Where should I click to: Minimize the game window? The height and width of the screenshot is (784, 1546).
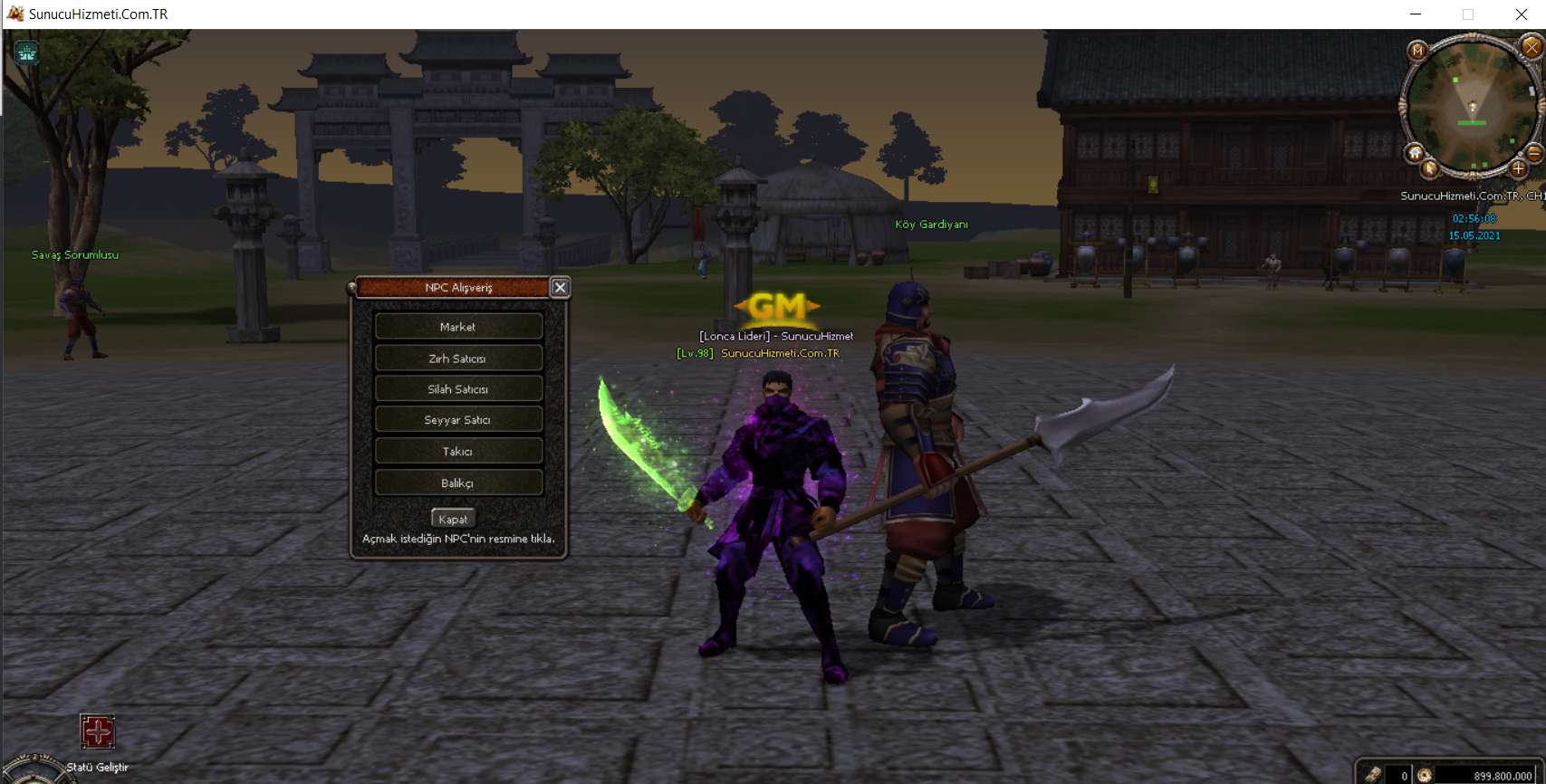point(1416,14)
